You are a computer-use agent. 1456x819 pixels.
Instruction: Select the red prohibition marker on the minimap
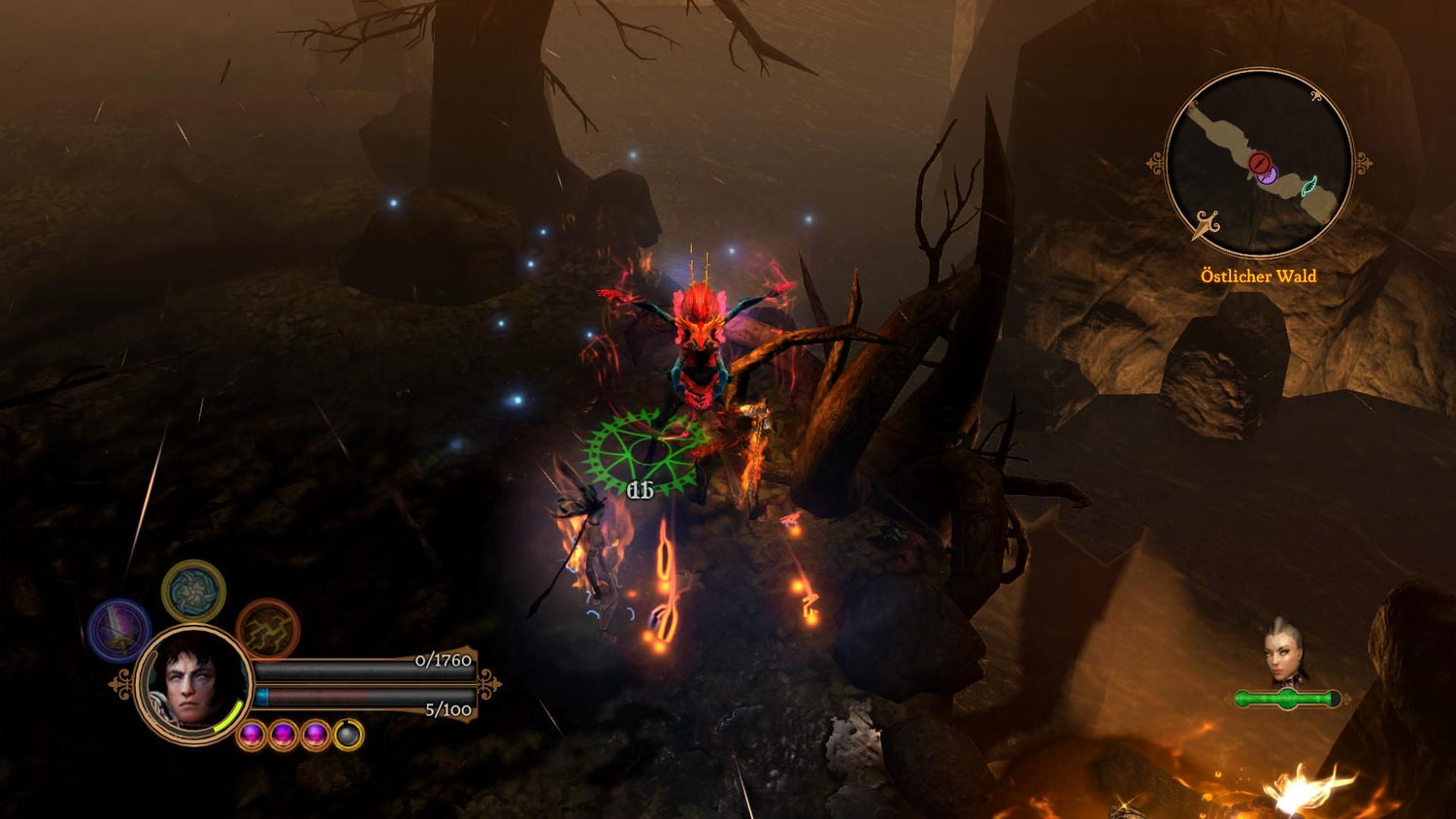coord(1260,163)
